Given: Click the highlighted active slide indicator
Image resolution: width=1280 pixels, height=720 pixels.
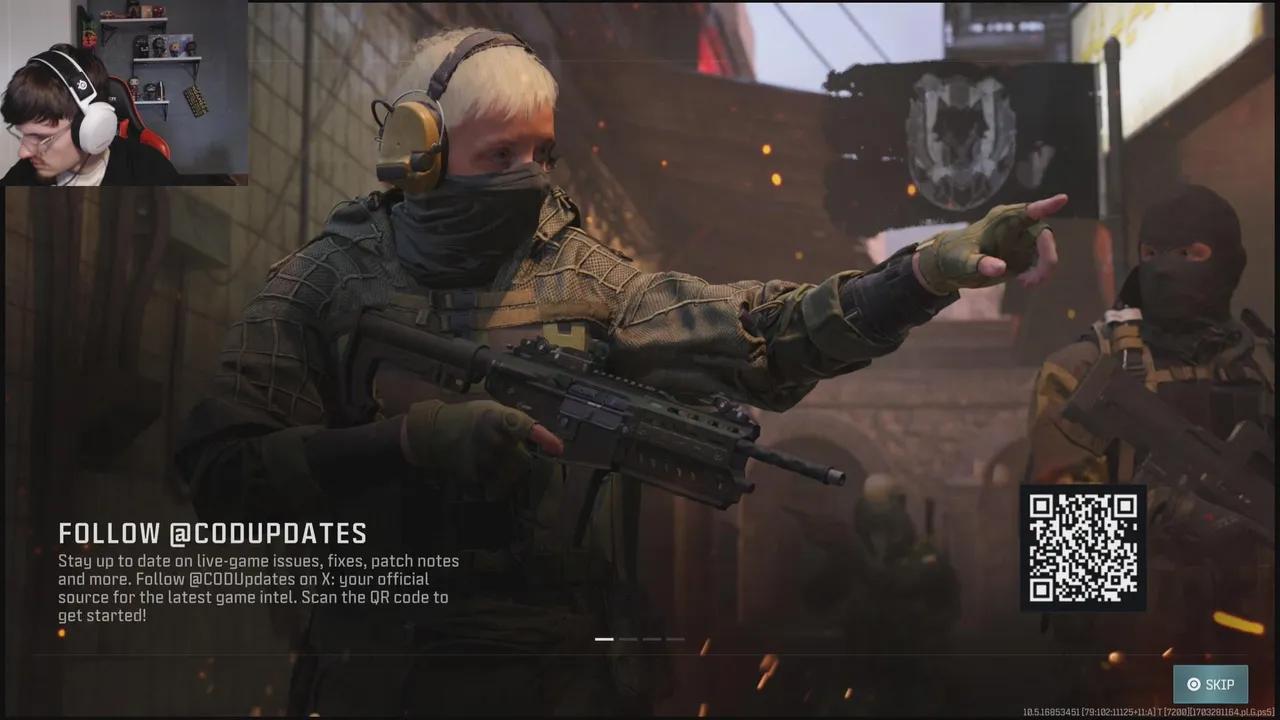Looking at the screenshot, I should [x=604, y=639].
